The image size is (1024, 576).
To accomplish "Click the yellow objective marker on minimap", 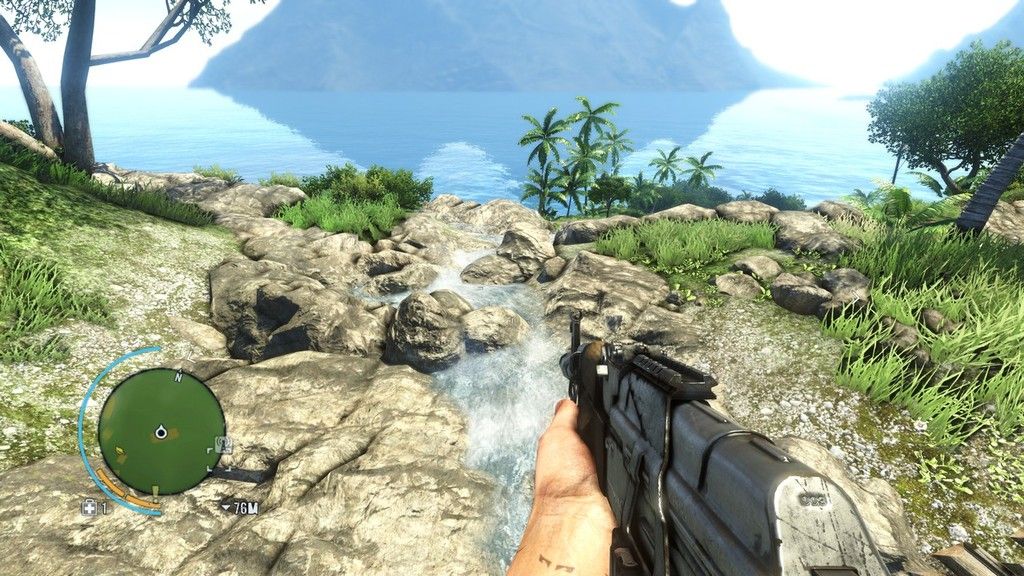I will click(x=154, y=489).
